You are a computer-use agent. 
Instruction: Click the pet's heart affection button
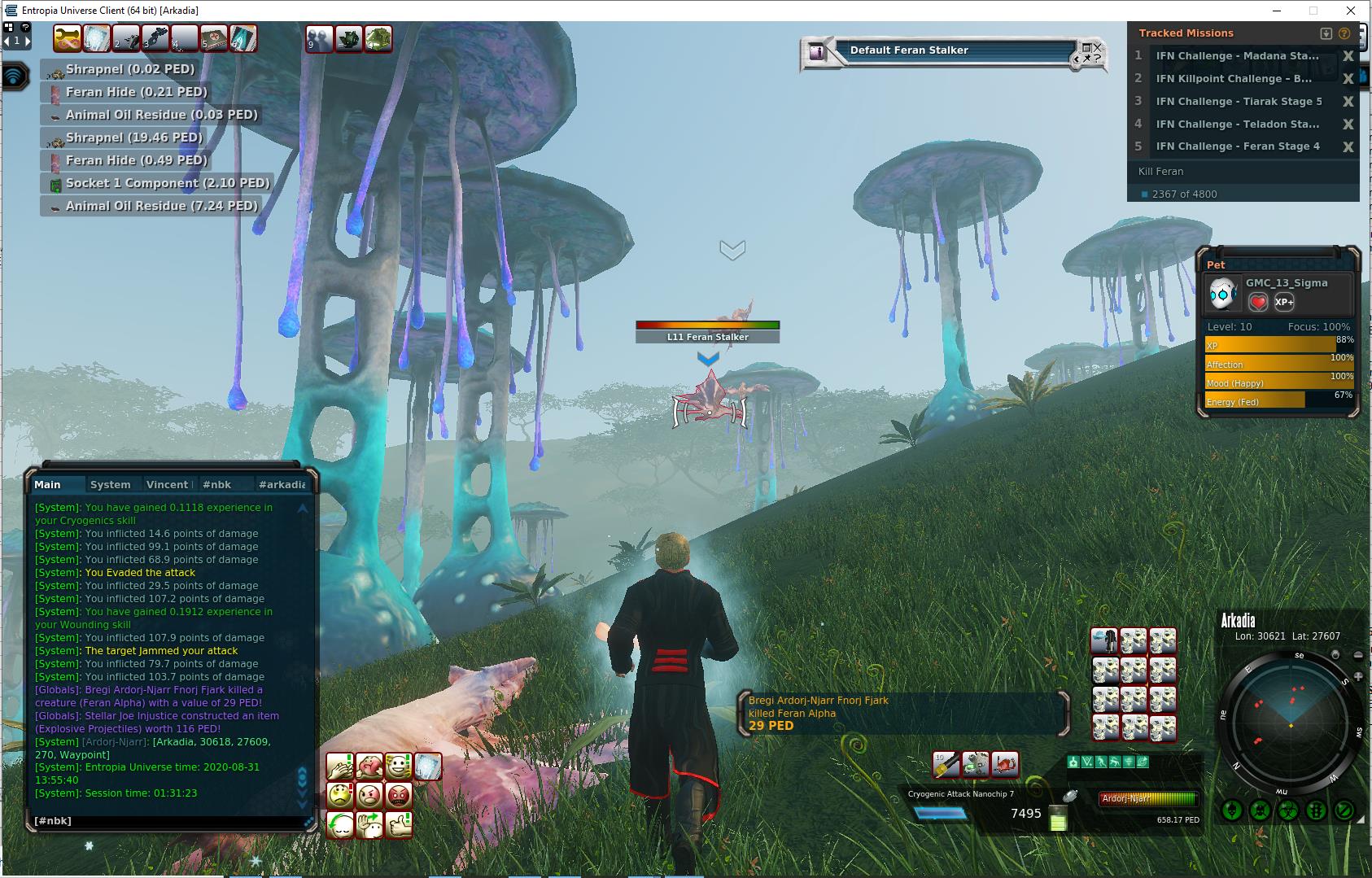tap(1258, 302)
